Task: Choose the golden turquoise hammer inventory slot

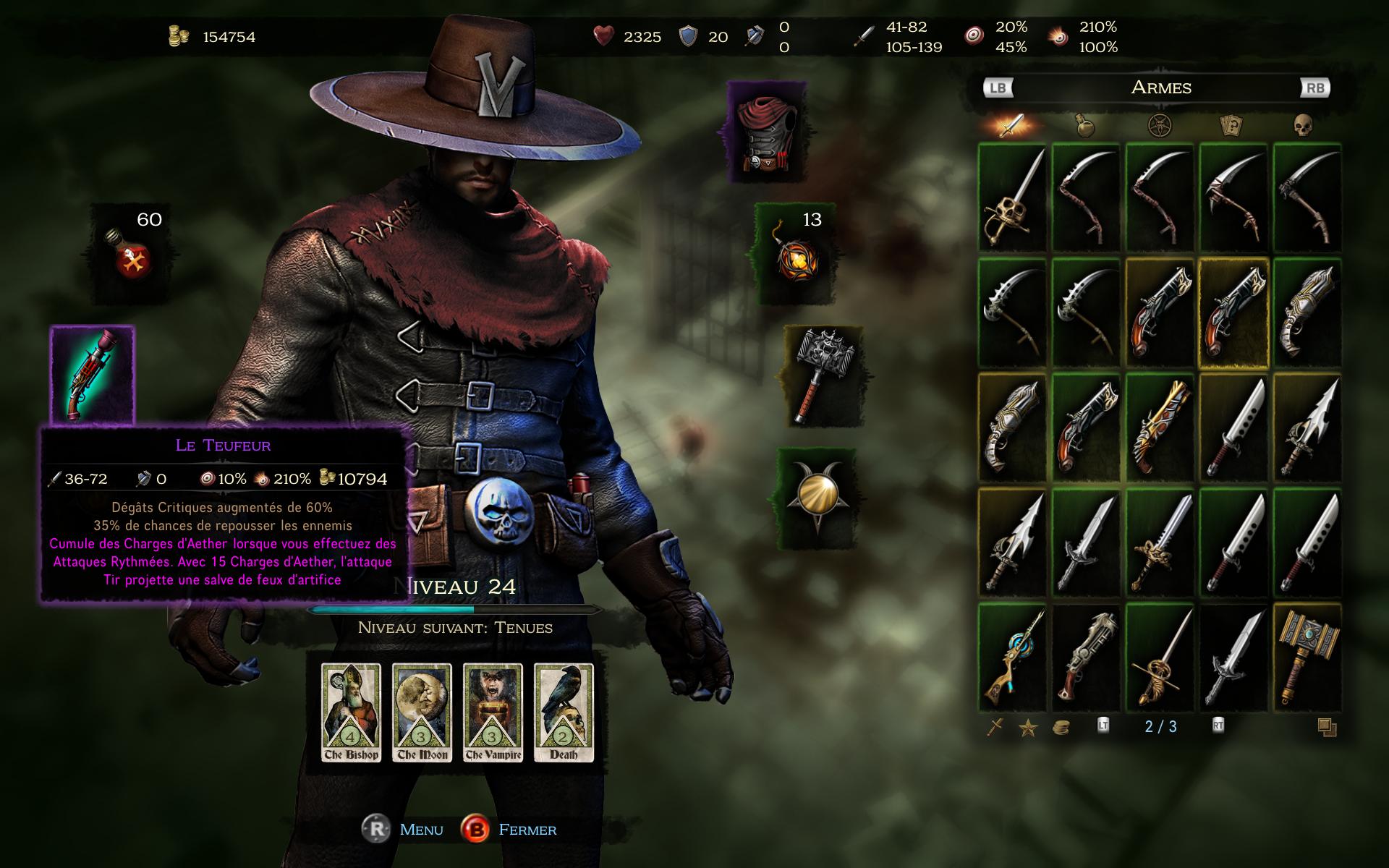Action: point(1307,658)
